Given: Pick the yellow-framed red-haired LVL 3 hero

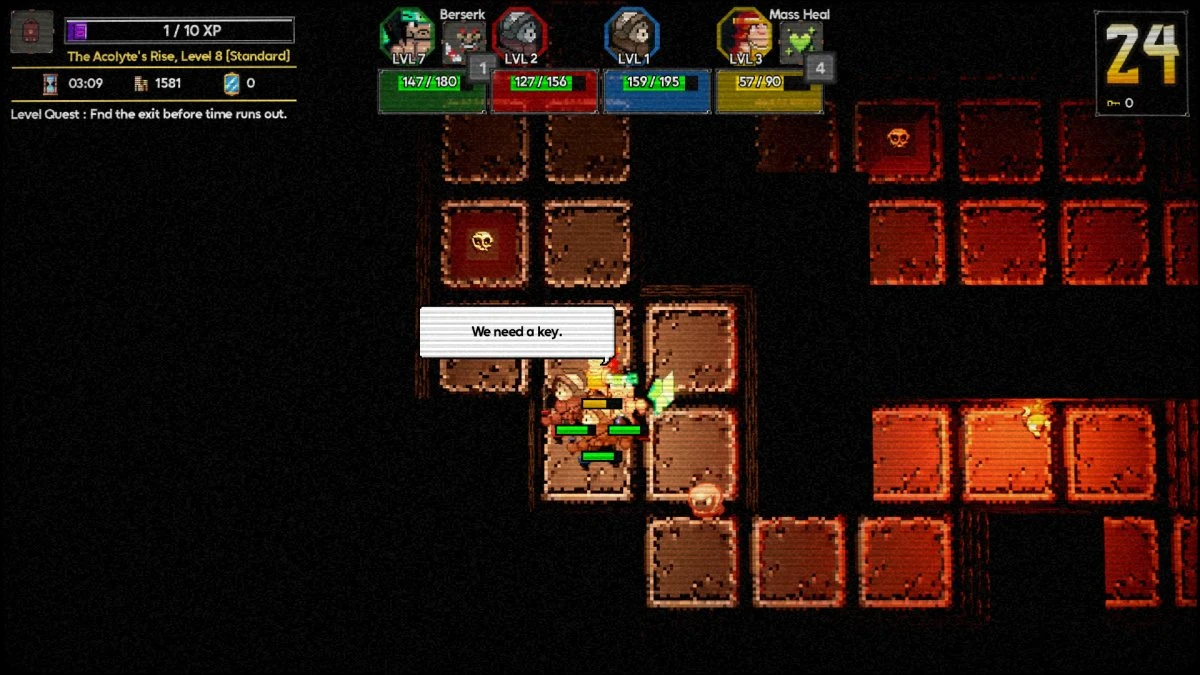Looking at the screenshot, I should coord(745,35).
